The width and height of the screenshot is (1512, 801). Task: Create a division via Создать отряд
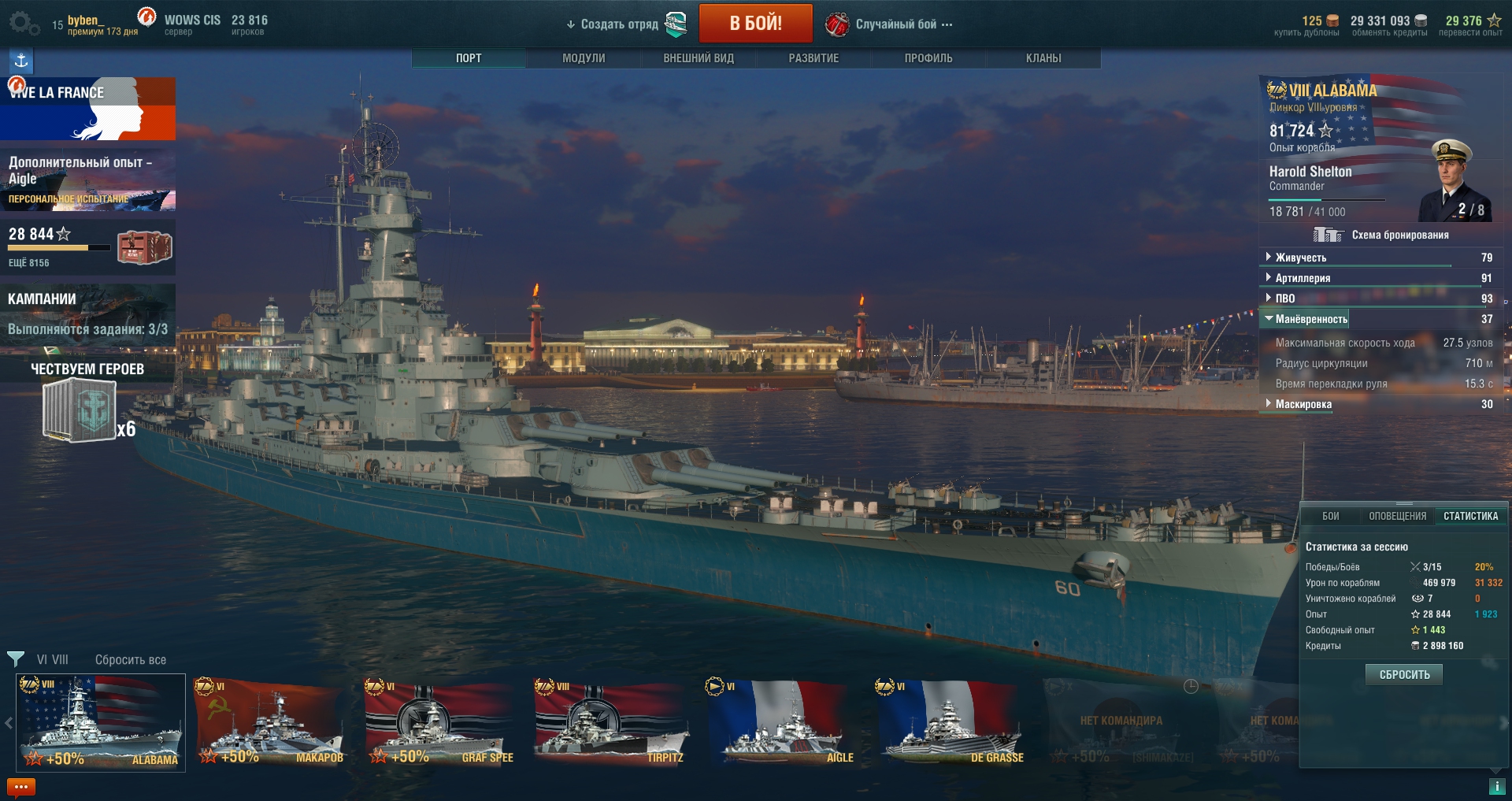tap(619, 24)
